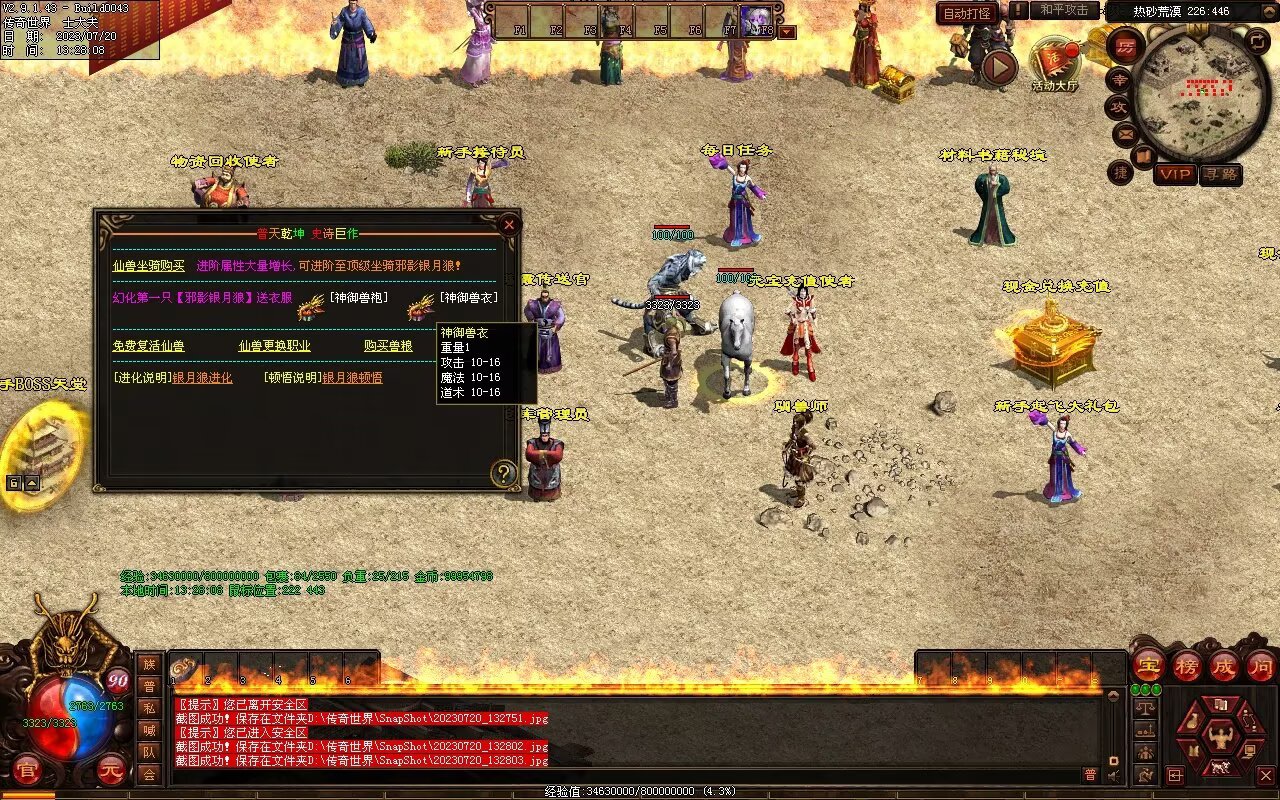The image size is (1280, 800).
Task: Open the character panel muscle-figure icon
Action: (1220, 738)
